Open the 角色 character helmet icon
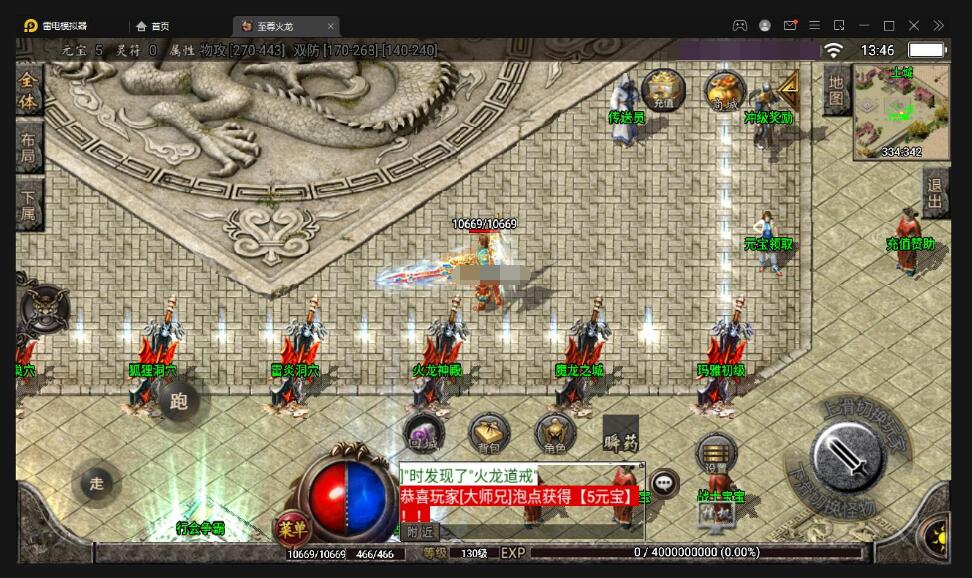The width and height of the screenshot is (972, 578). click(x=555, y=433)
